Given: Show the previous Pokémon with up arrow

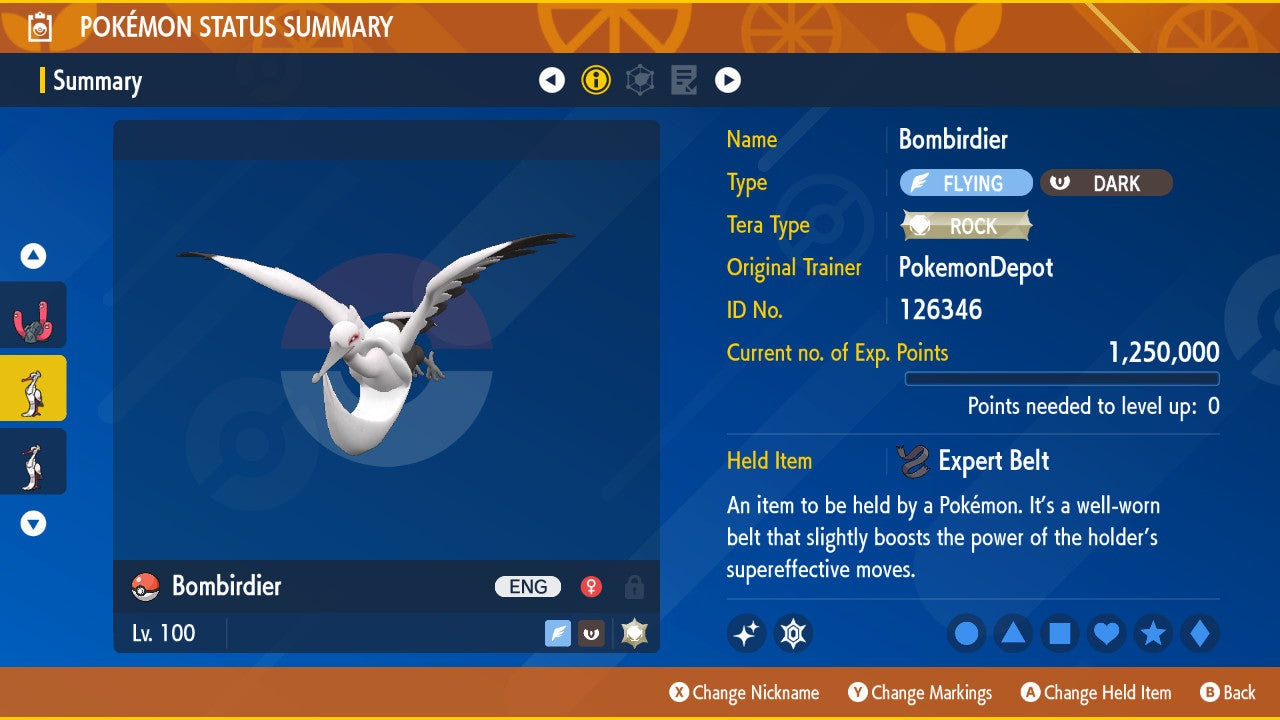Looking at the screenshot, I should pyautogui.click(x=33, y=257).
